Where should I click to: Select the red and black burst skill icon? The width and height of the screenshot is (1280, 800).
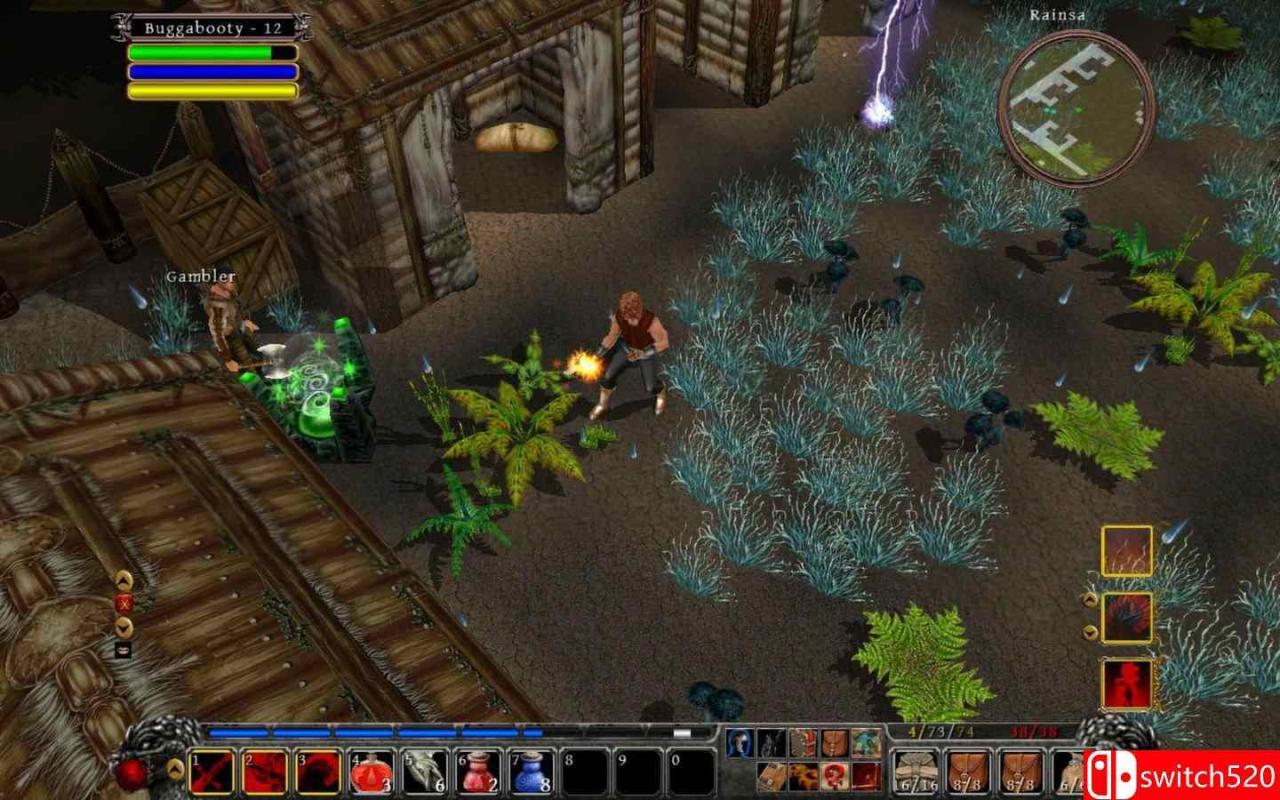pos(1127,617)
